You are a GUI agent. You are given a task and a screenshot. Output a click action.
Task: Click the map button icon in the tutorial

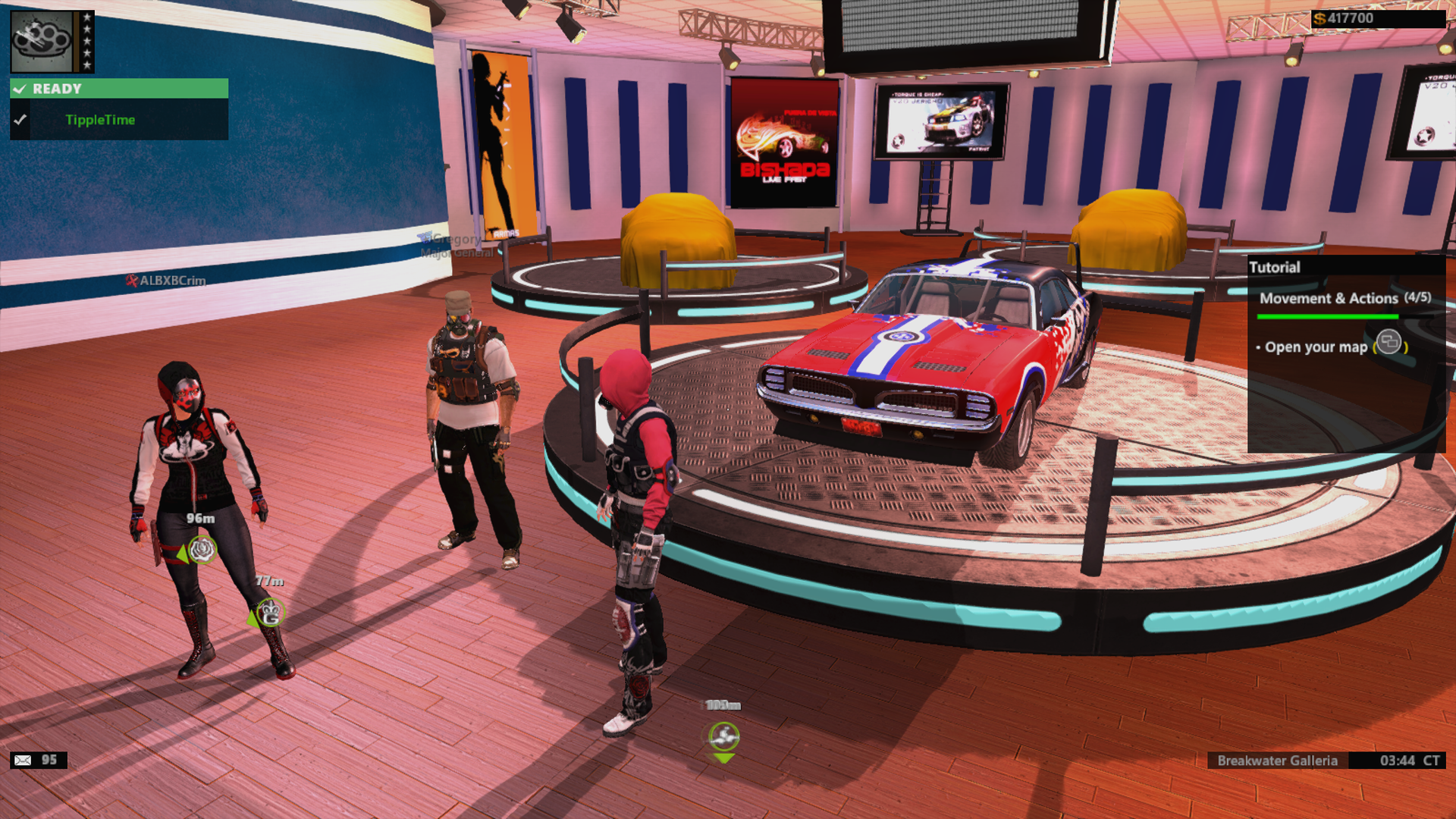click(x=1390, y=347)
